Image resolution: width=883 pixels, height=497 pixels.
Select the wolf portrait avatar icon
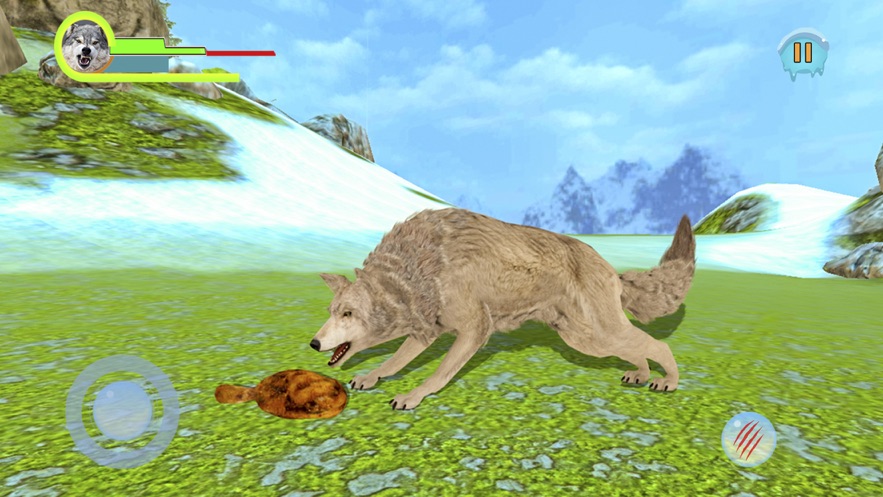(85, 46)
